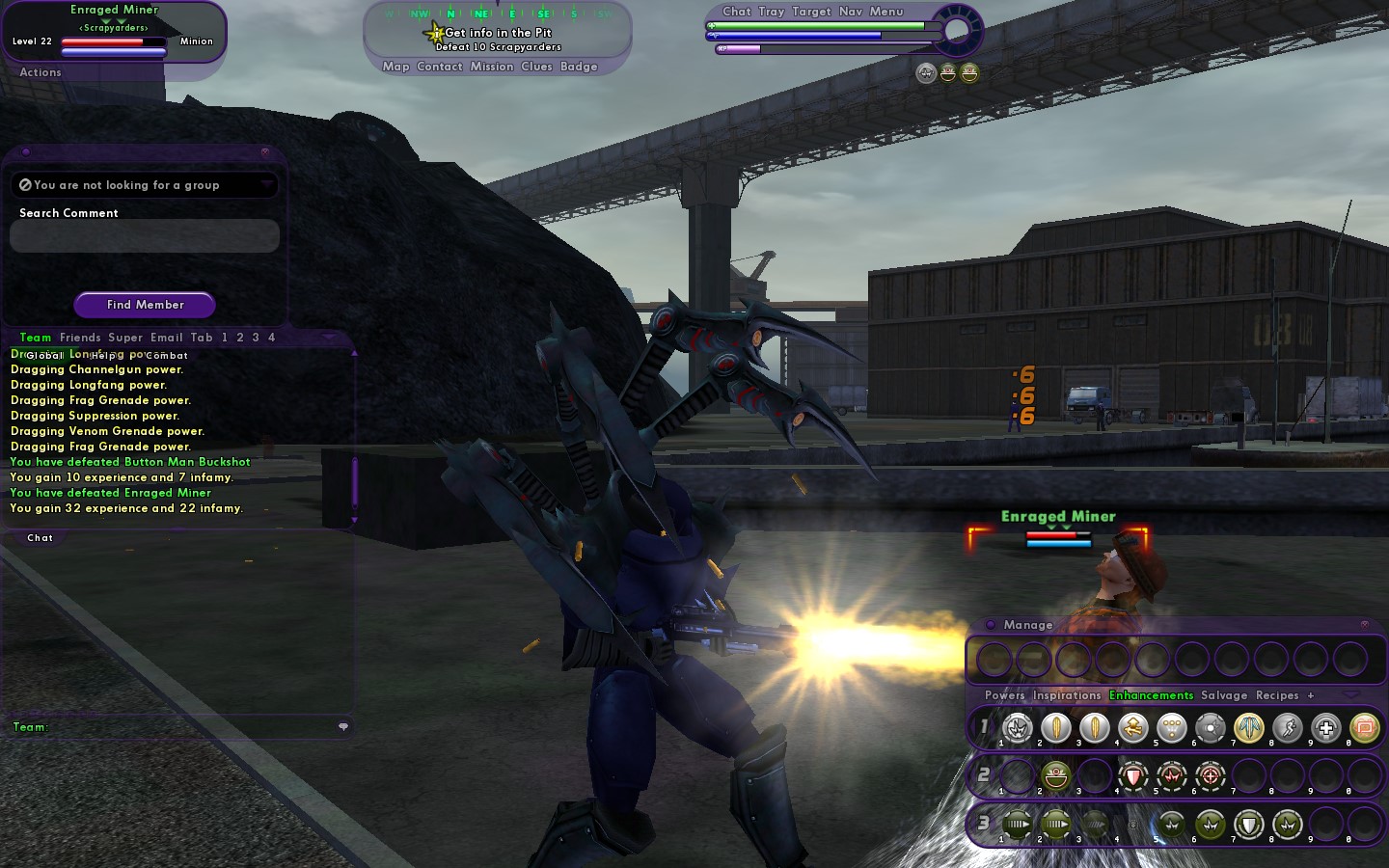
Task: Open the Clues window
Action: pyautogui.click(x=536, y=67)
